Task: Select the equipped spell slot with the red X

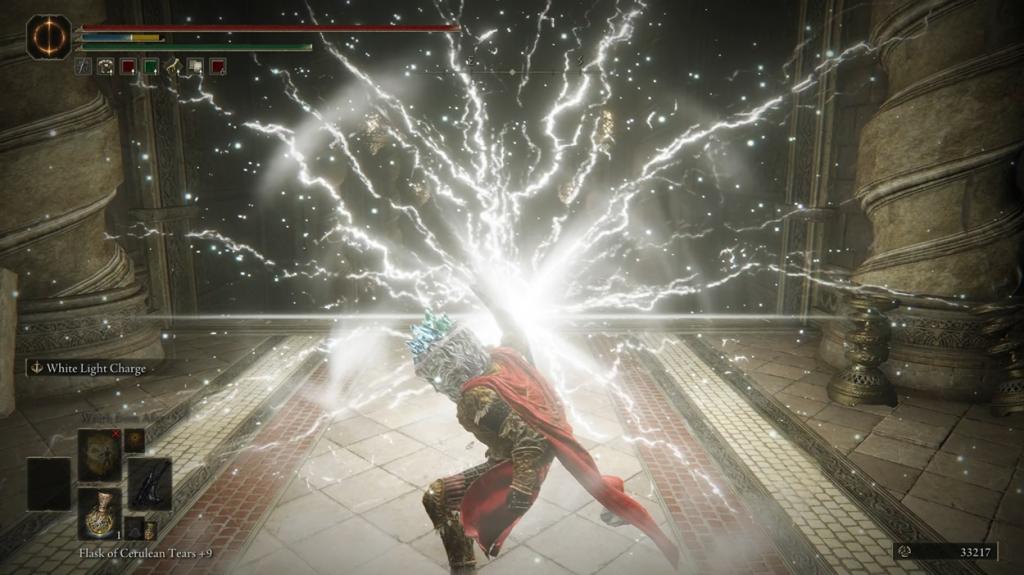Action: click(x=100, y=455)
